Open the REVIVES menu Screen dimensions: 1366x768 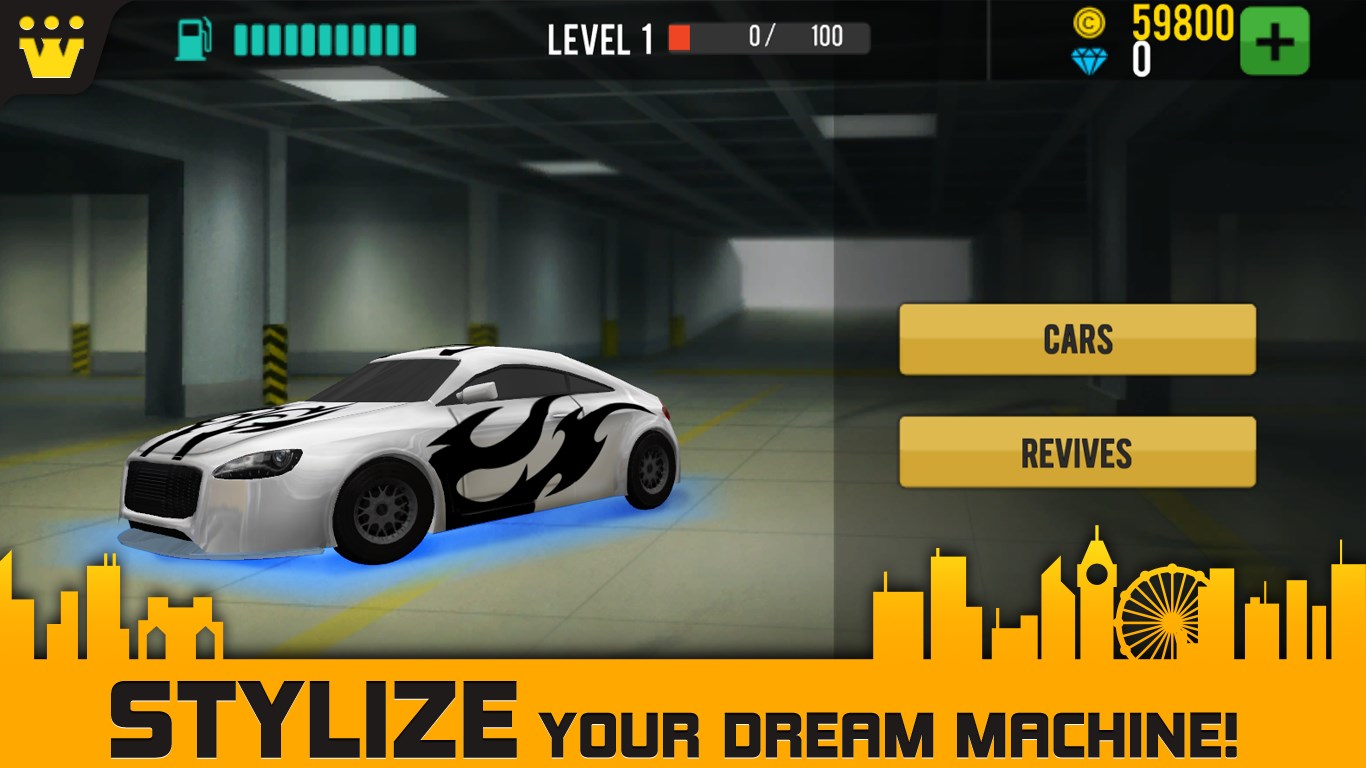[x=1077, y=453]
